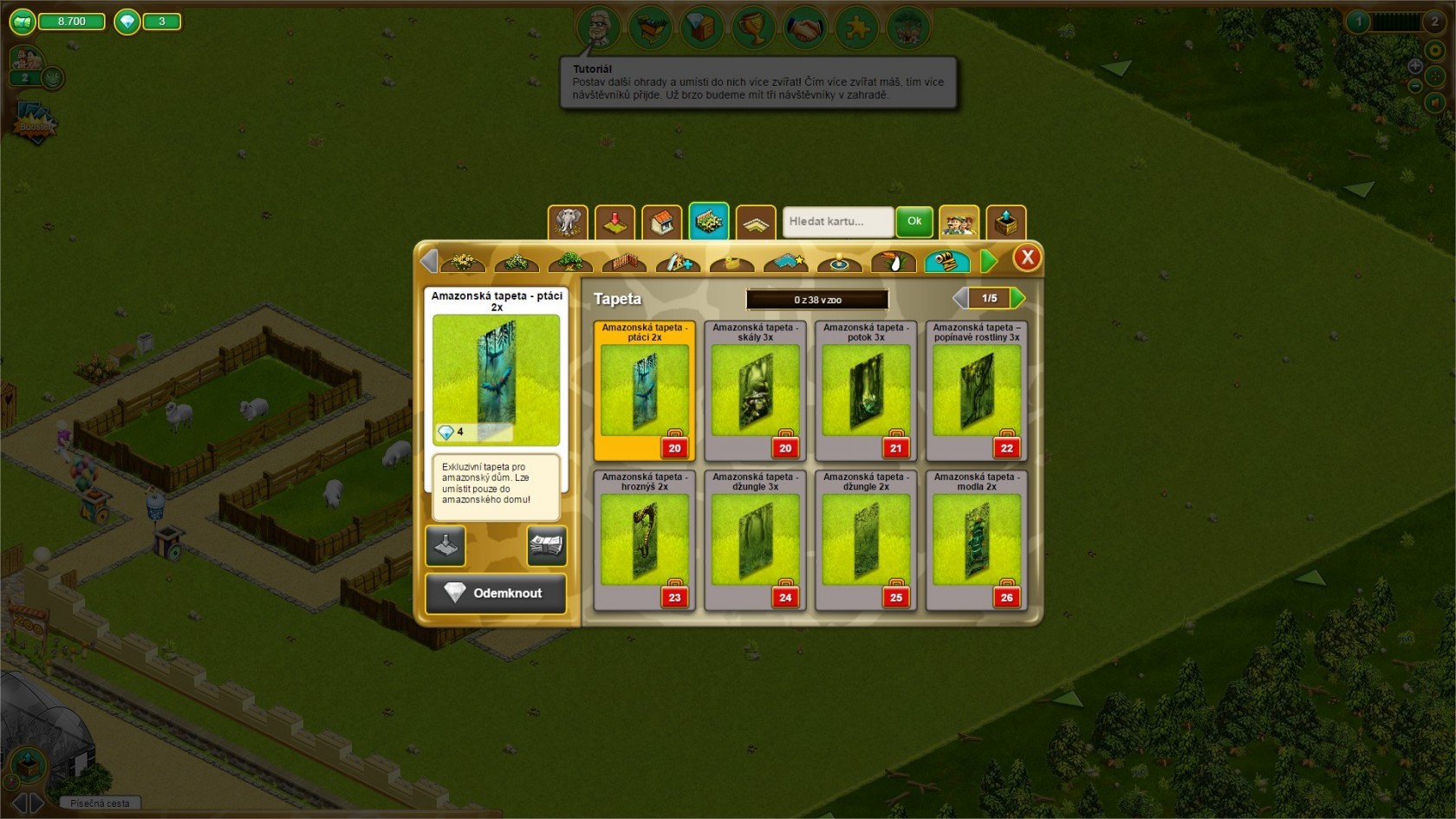Pick the Amazonská tapeta - popínavé rostliny 3x card
This screenshot has height=819, width=1456.
click(976, 391)
